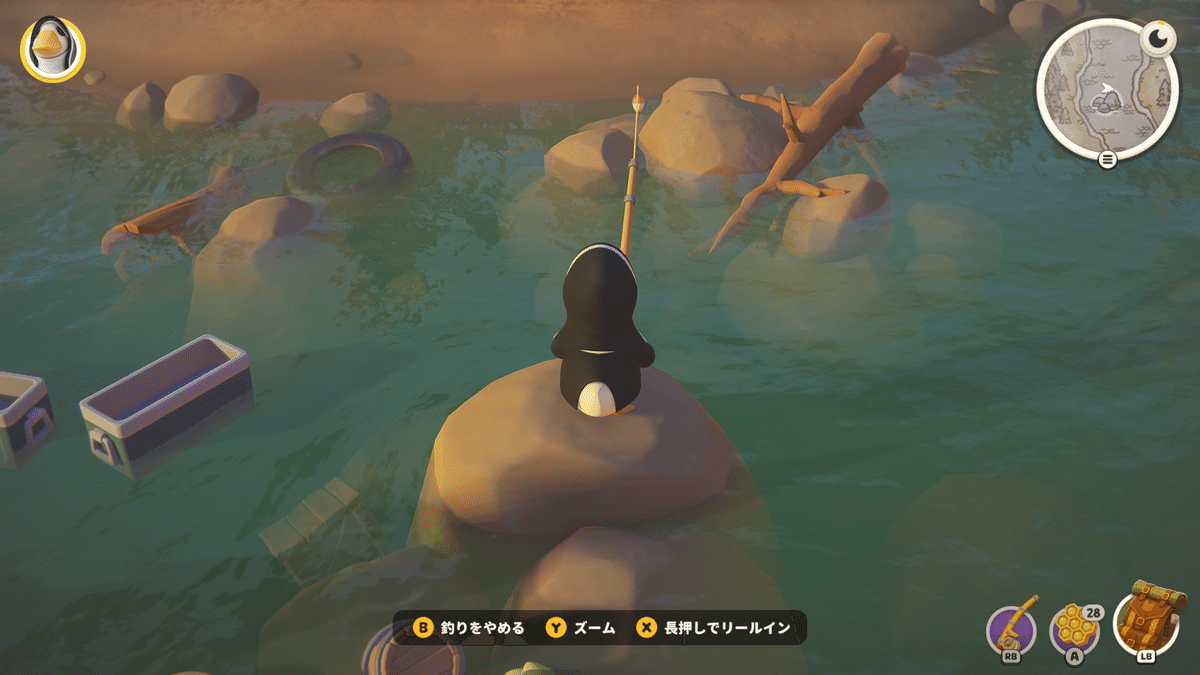Open the menu button below the minimap

click(1107, 160)
